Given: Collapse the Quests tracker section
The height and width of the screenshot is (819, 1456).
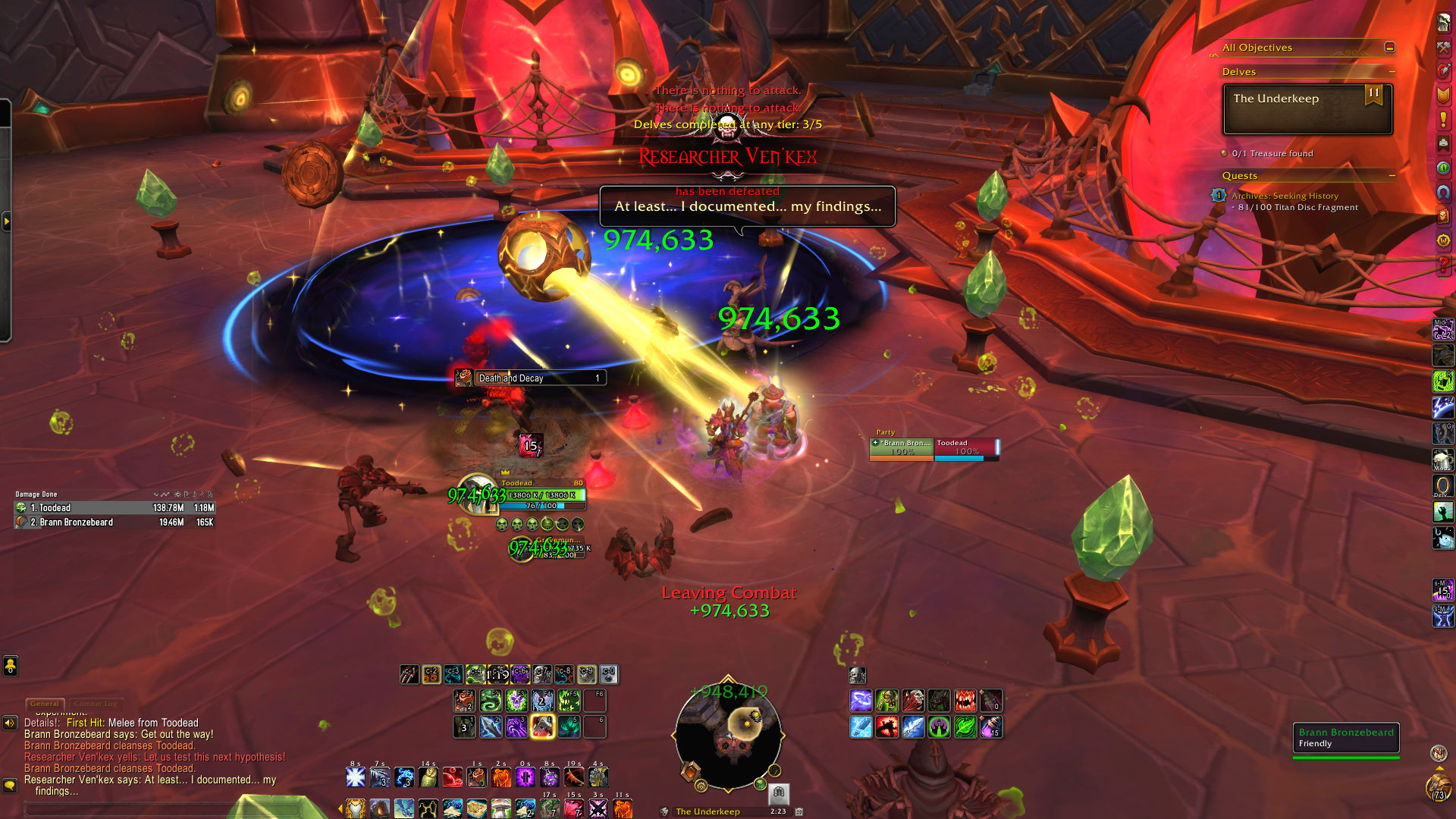Looking at the screenshot, I should [x=1392, y=175].
